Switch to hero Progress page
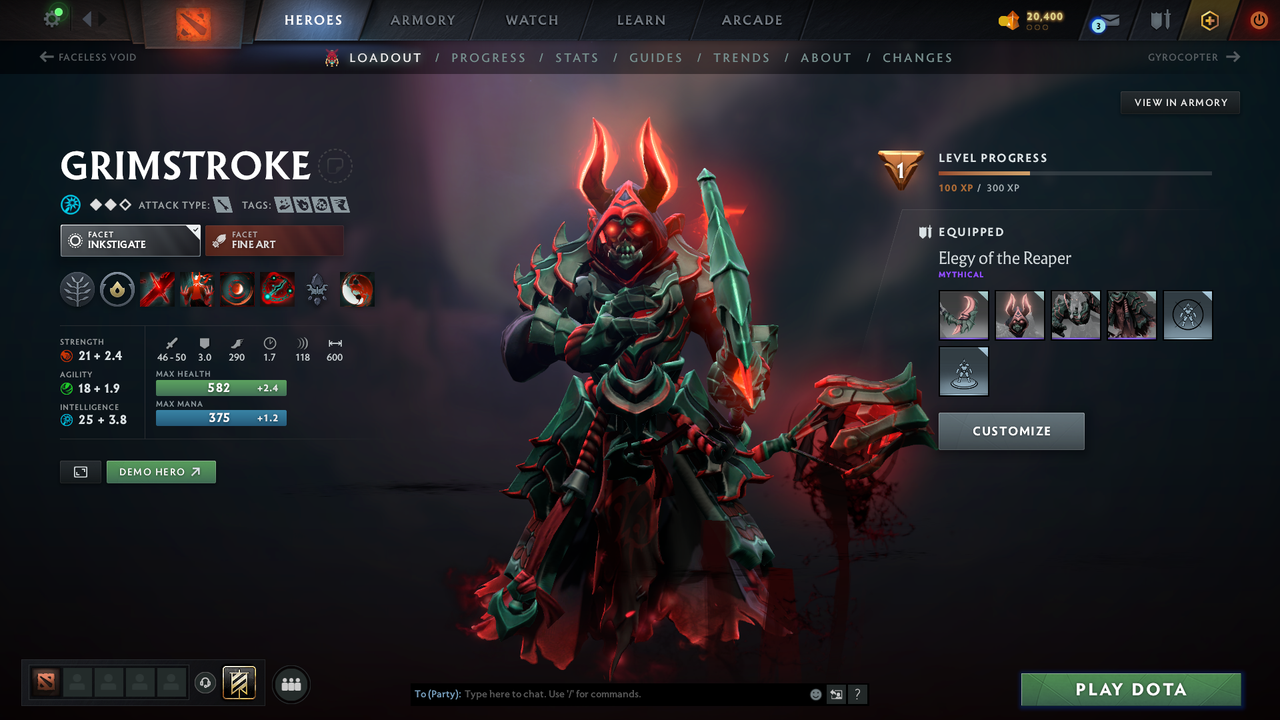Screen dimensions: 1280x720 point(488,58)
